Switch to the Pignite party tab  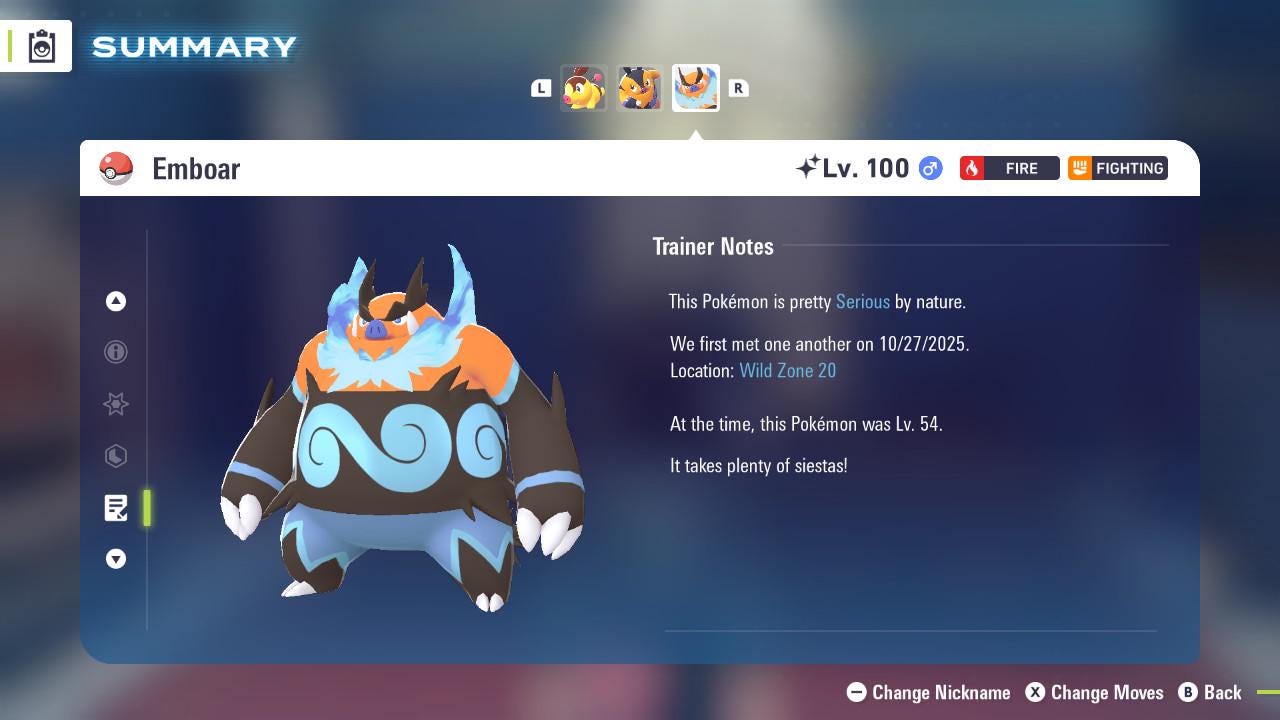[640, 88]
